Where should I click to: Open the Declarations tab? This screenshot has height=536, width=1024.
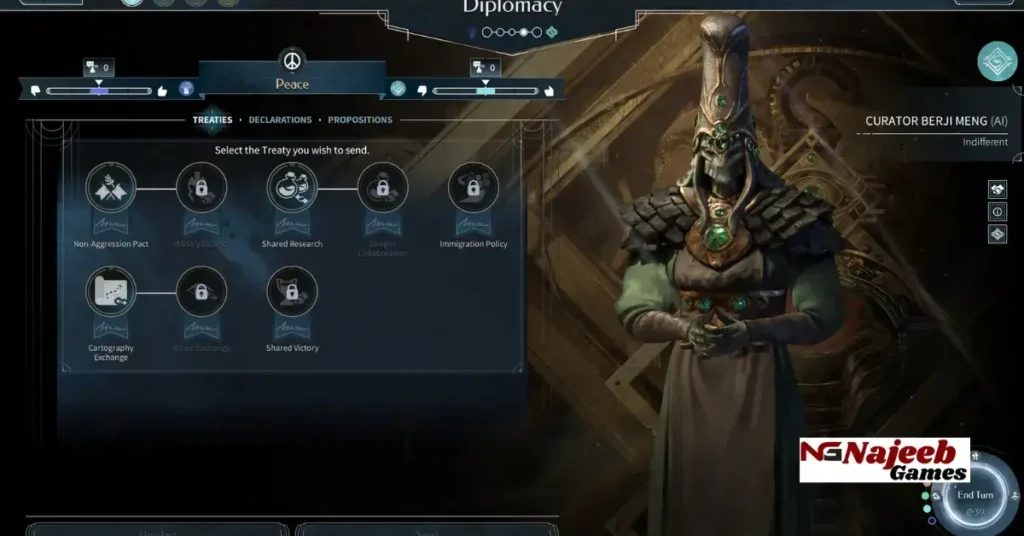click(280, 120)
